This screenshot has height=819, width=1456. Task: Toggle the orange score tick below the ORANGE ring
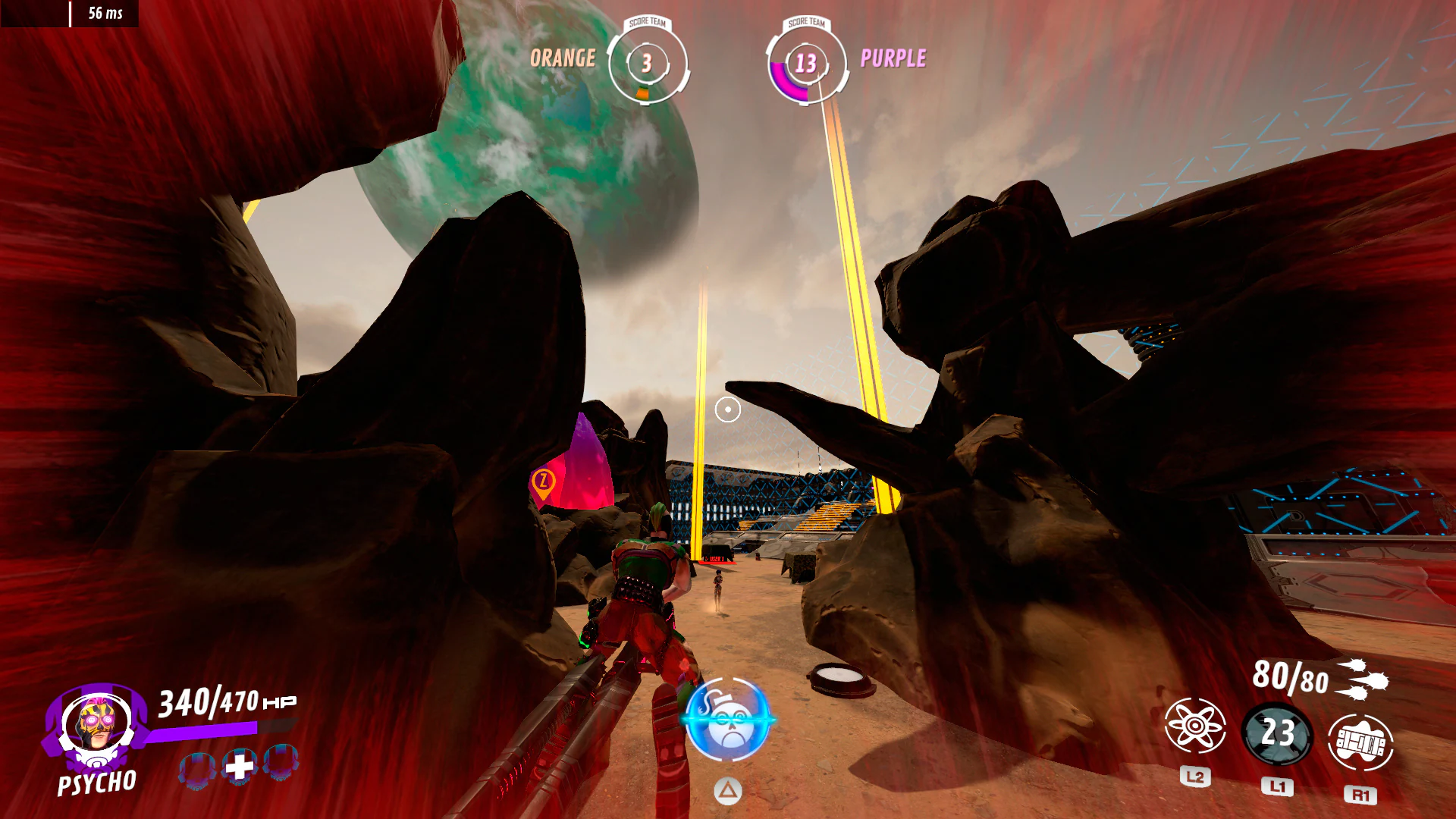tap(644, 91)
